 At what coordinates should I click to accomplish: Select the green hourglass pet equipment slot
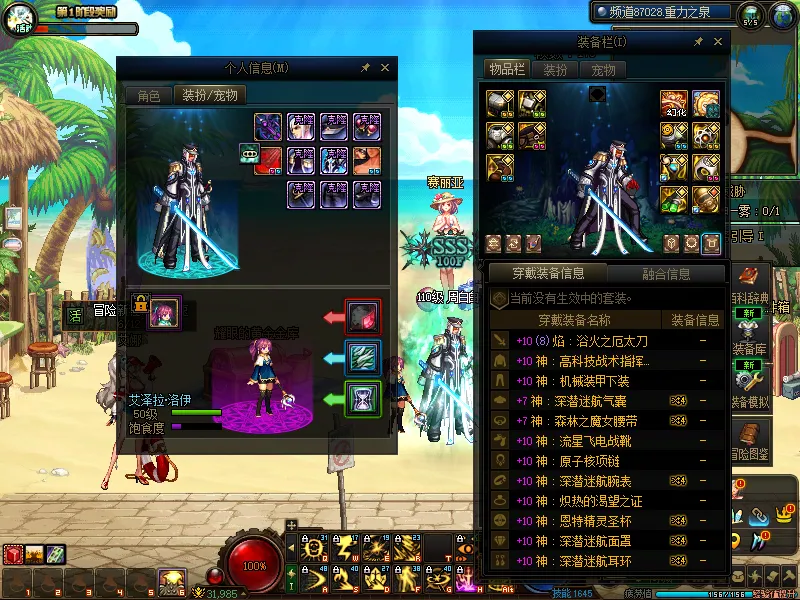pyautogui.click(x=362, y=398)
